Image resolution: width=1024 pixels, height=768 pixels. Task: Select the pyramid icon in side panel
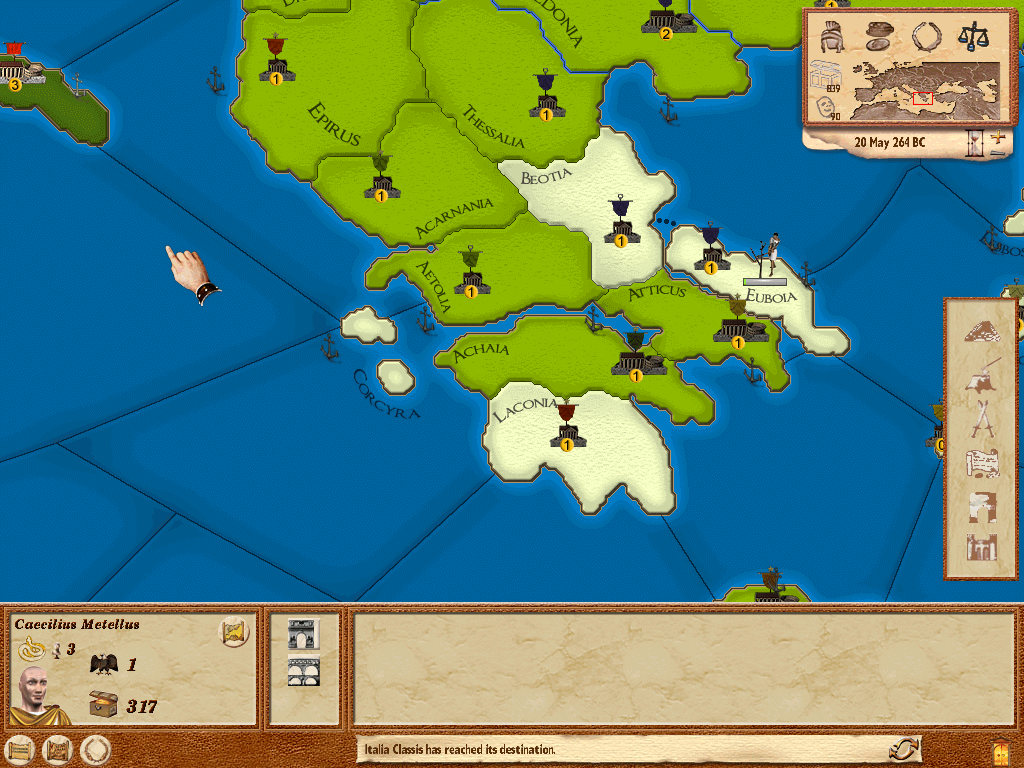point(982,332)
